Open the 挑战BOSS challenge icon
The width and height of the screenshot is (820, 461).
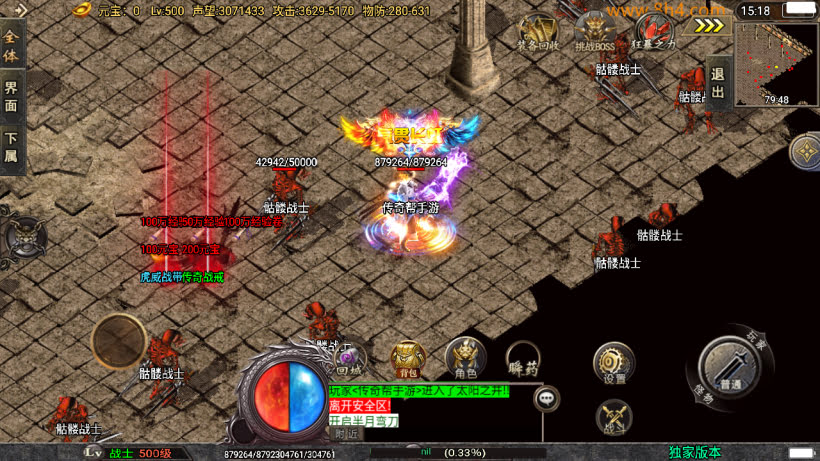tap(595, 31)
